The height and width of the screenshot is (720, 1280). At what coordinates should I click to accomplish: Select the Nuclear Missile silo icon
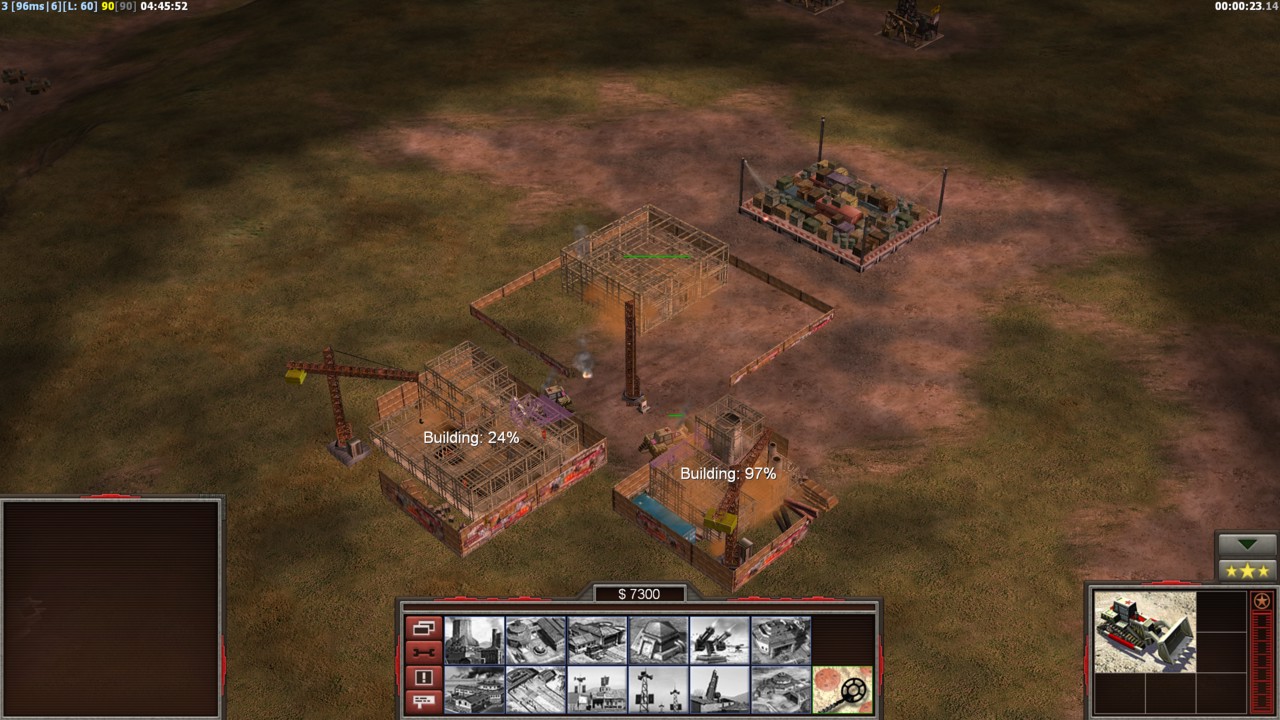click(x=720, y=690)
